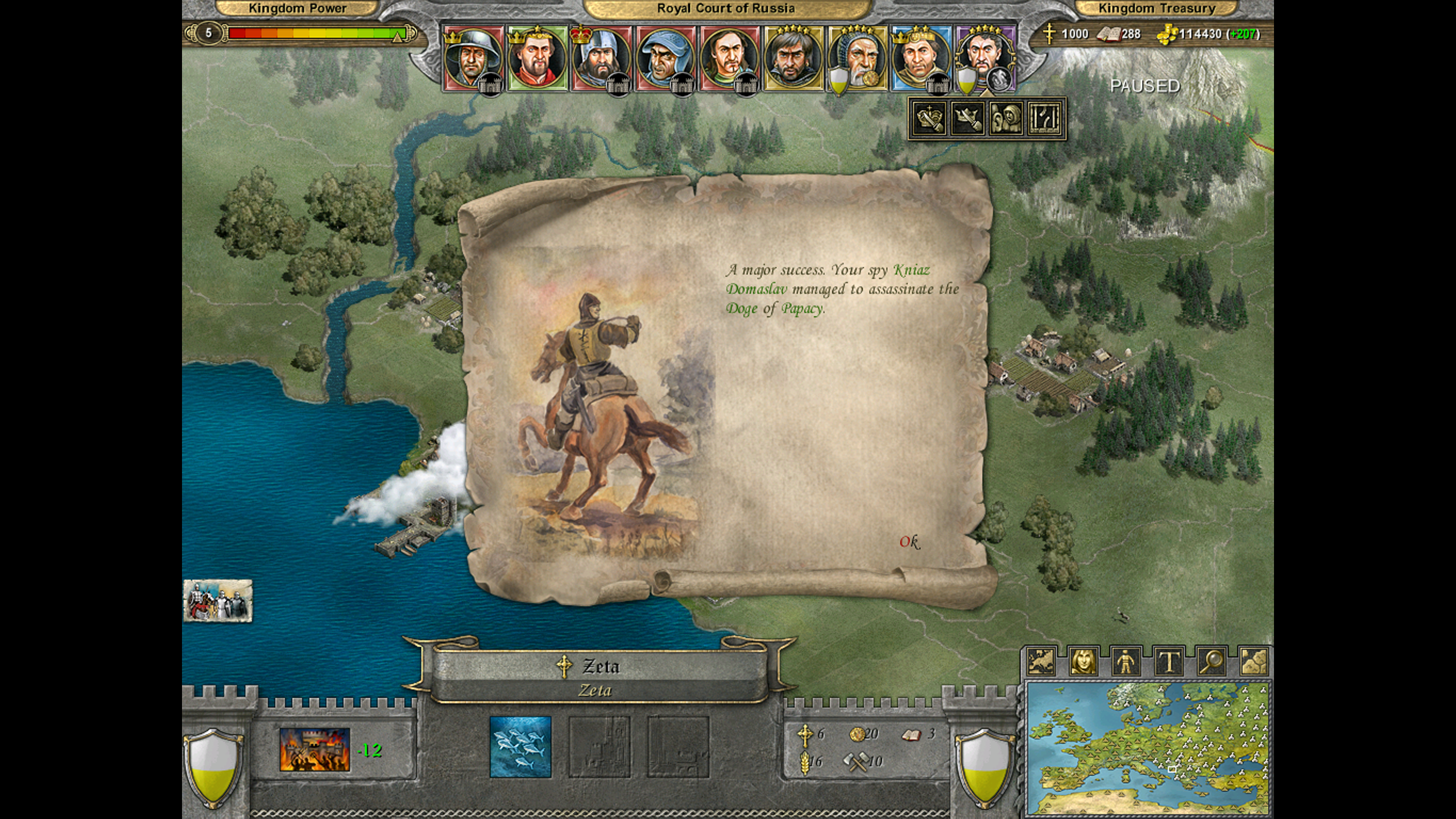This screenshot has width=1456, height=819.
Task: Click the fish resource icon of Zeta
Action: click(x=520, y=747)
